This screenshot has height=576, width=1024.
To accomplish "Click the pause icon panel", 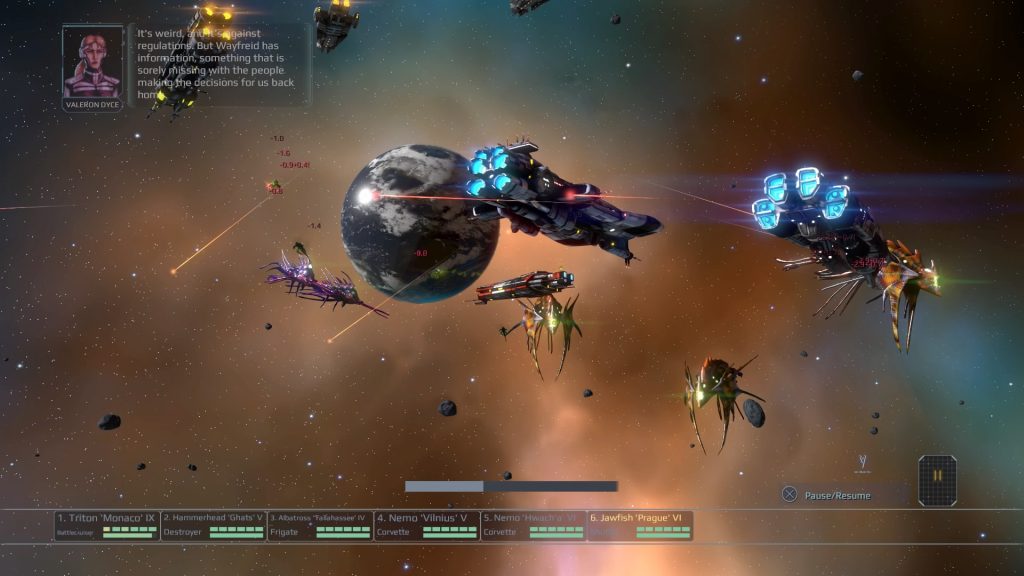I will point(938,480).
